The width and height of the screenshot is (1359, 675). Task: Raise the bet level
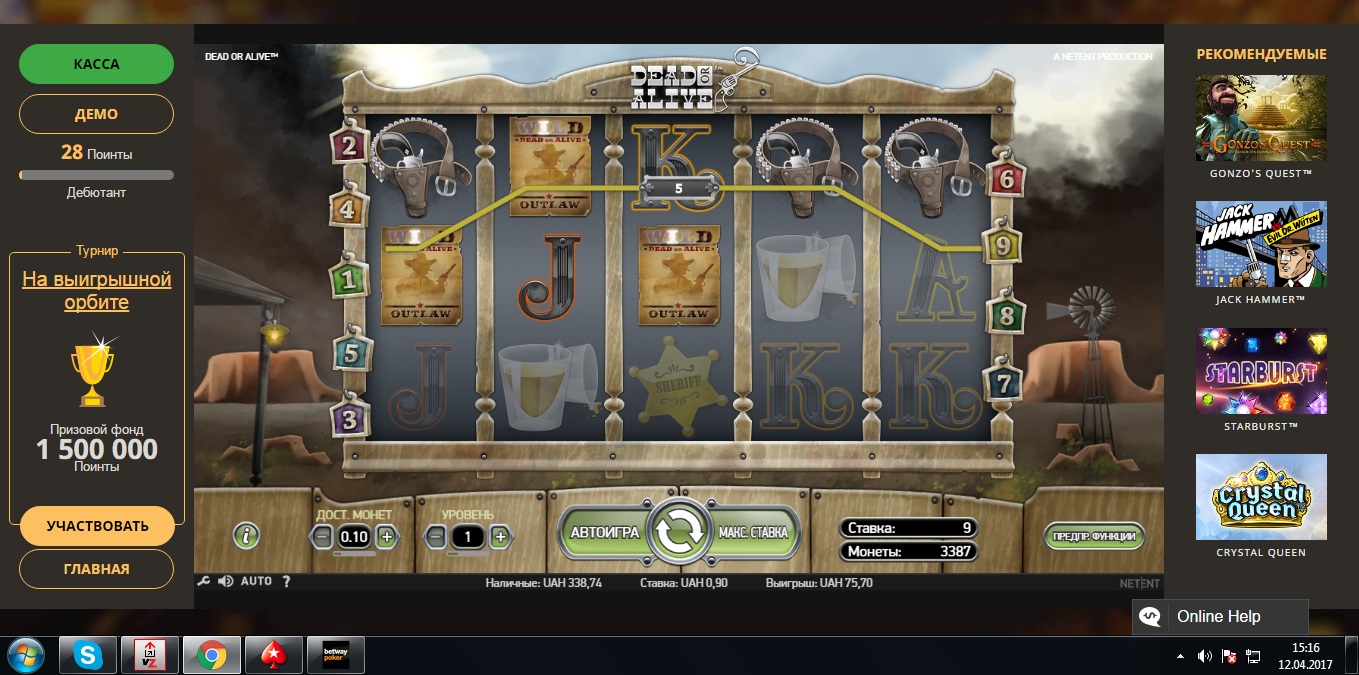point(500,536)
